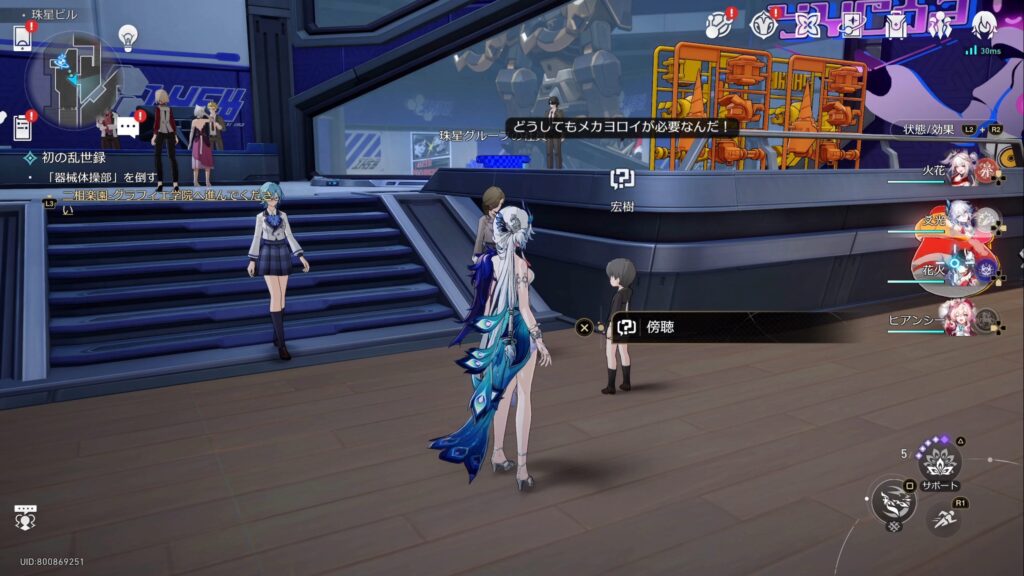
Task: Open the warp star card icon
Action: [852, 26]
